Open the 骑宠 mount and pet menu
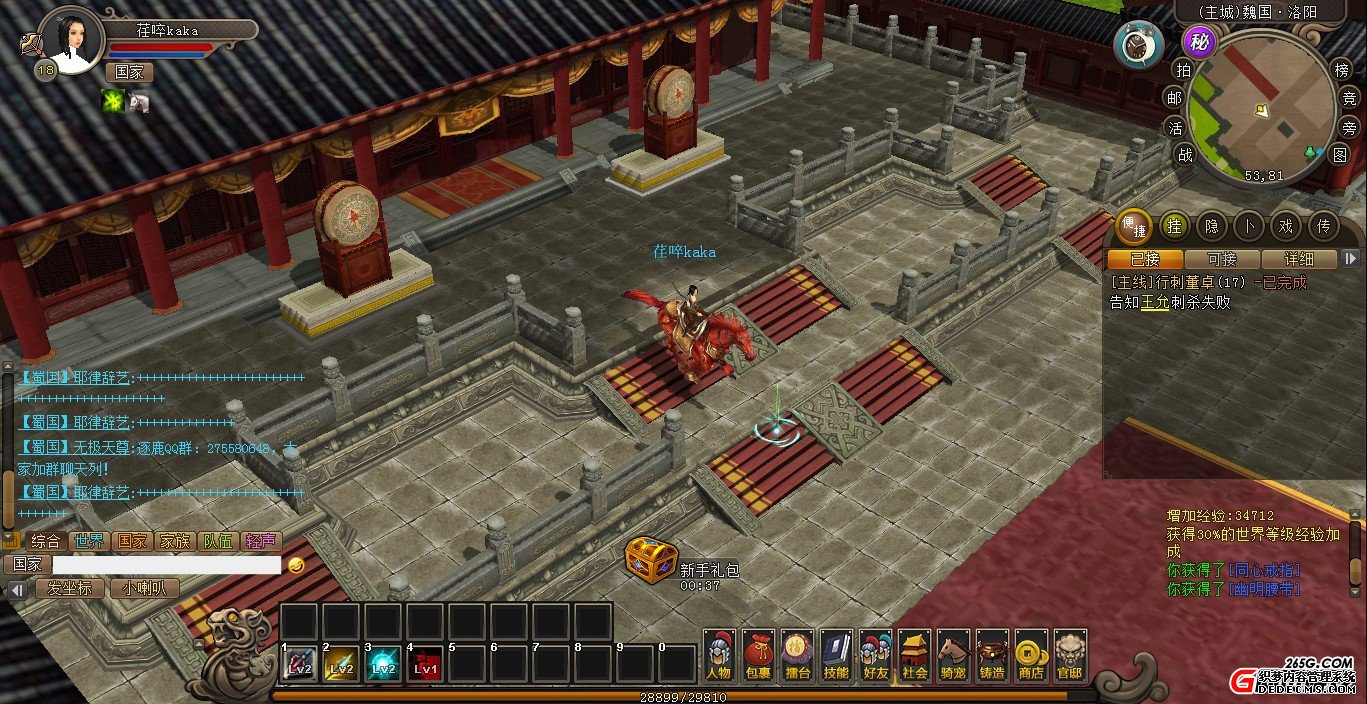 [953, 656]
